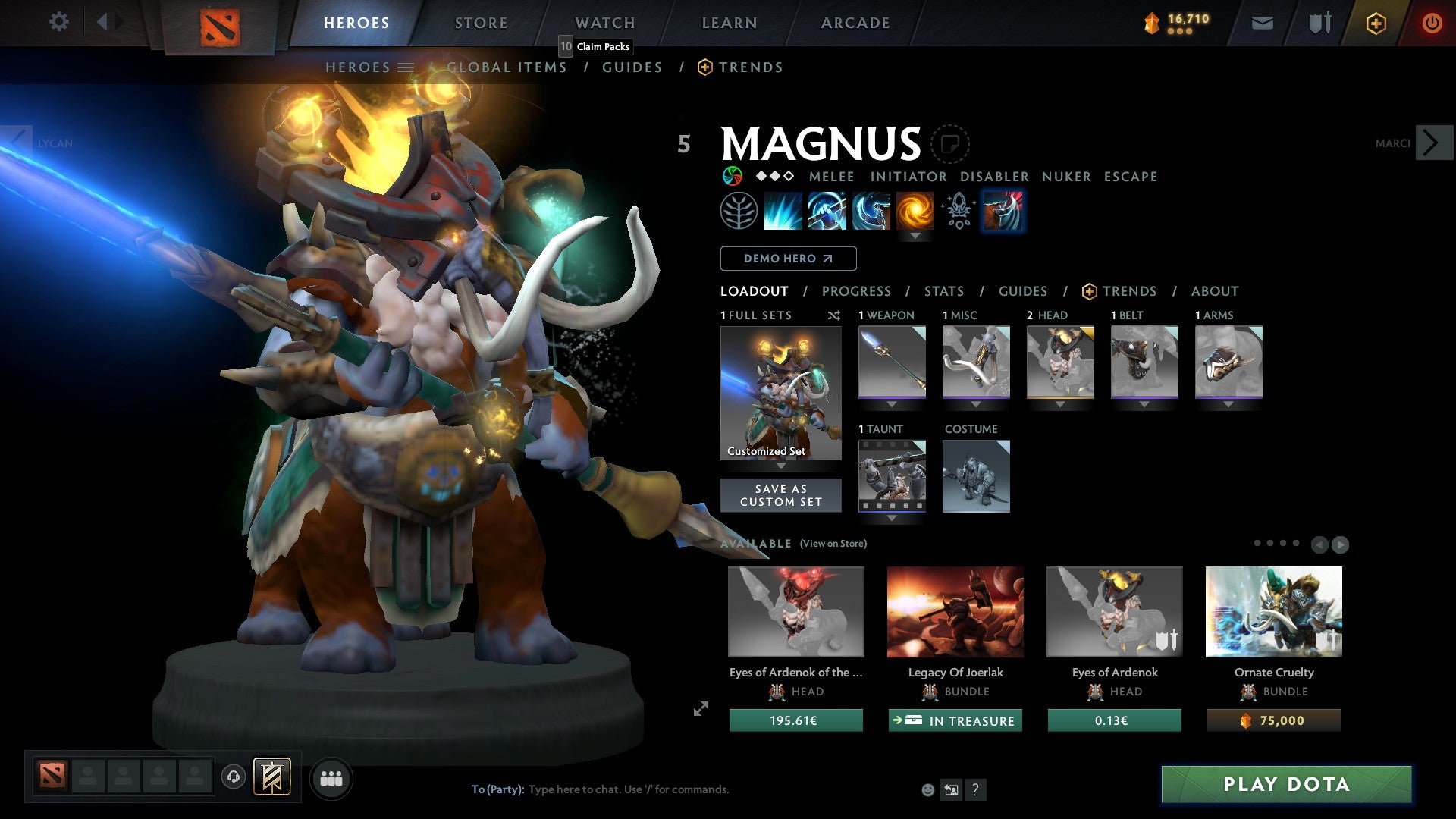
Task: Open your inbox via envelope icon
Action: pyautogui.click(x=1262, y=23)
